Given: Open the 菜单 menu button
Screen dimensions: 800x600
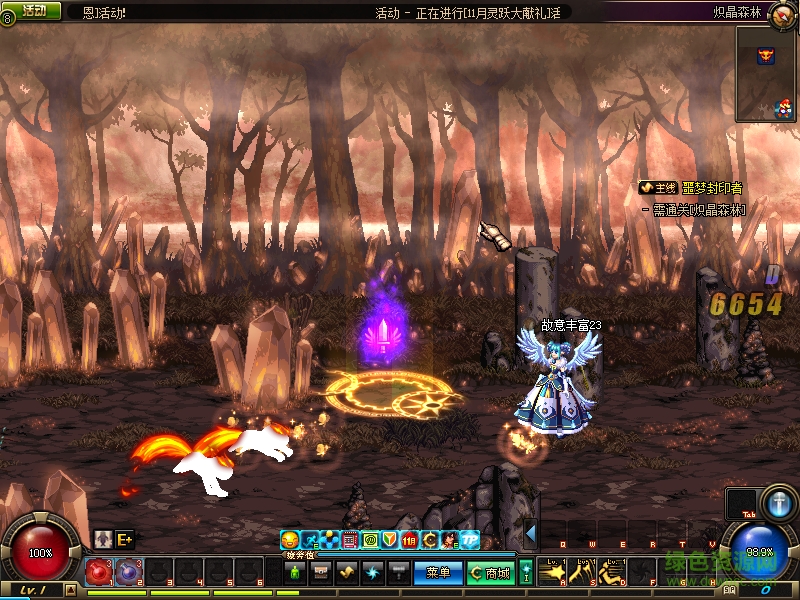Looking at the screenshot, I should tap(438, 573).
